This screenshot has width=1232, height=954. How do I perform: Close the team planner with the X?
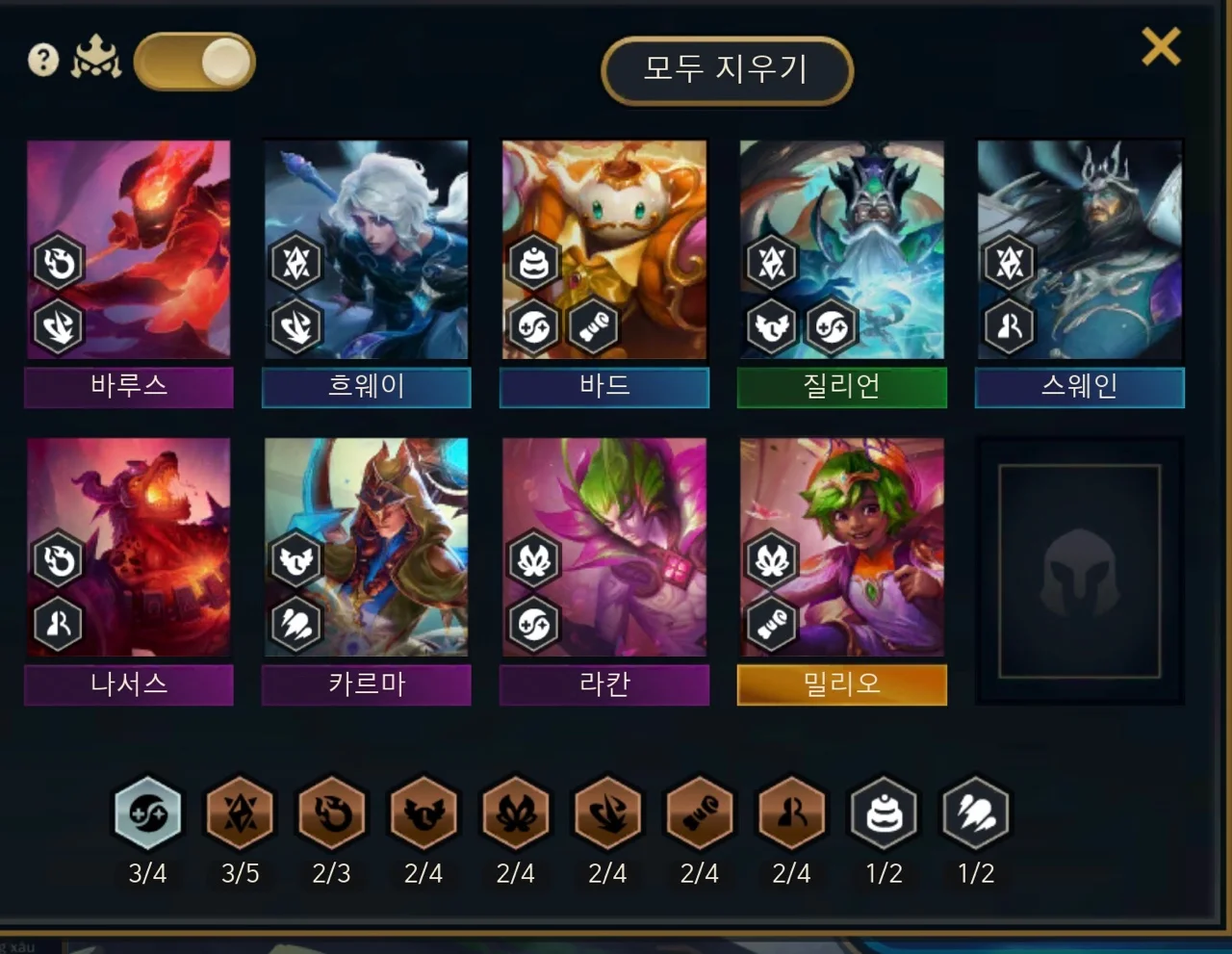[x=1161, y=46]
